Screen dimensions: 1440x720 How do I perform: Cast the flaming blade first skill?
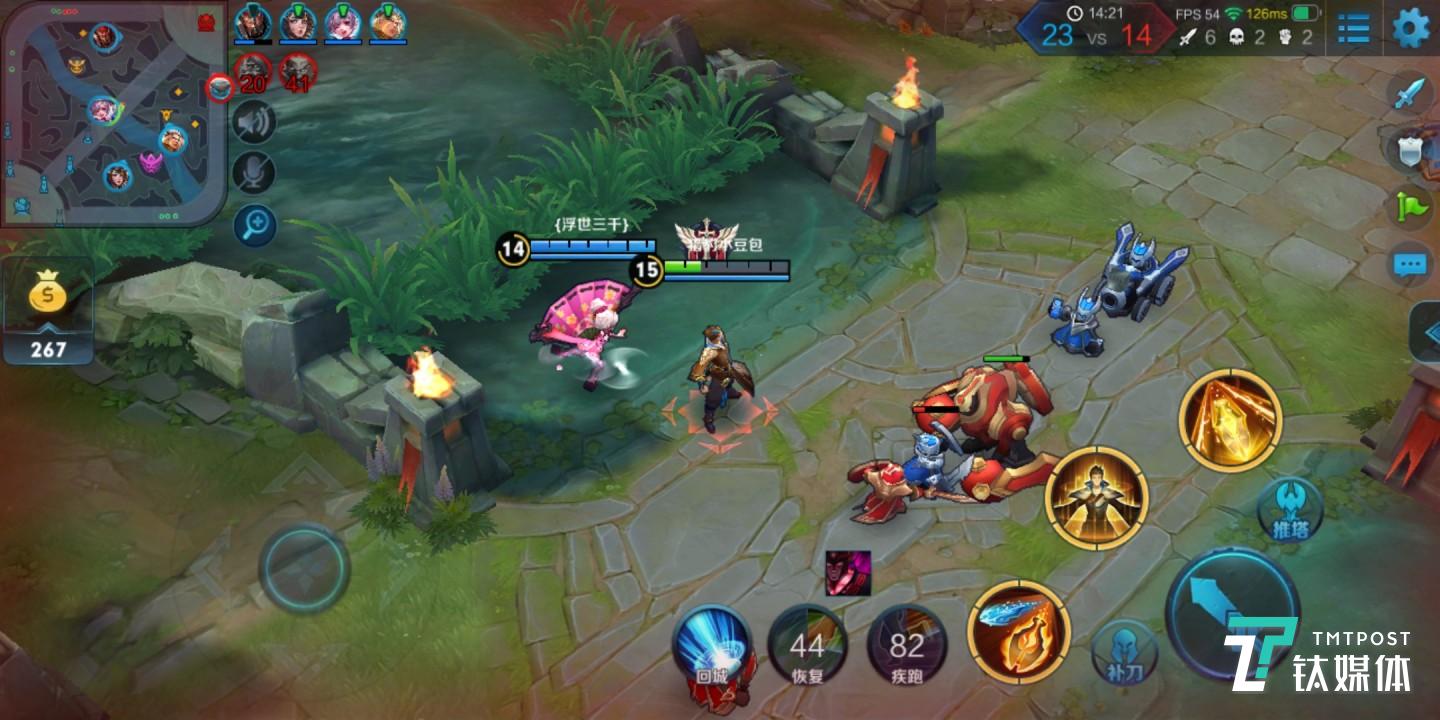click(x=1018, y=632)
